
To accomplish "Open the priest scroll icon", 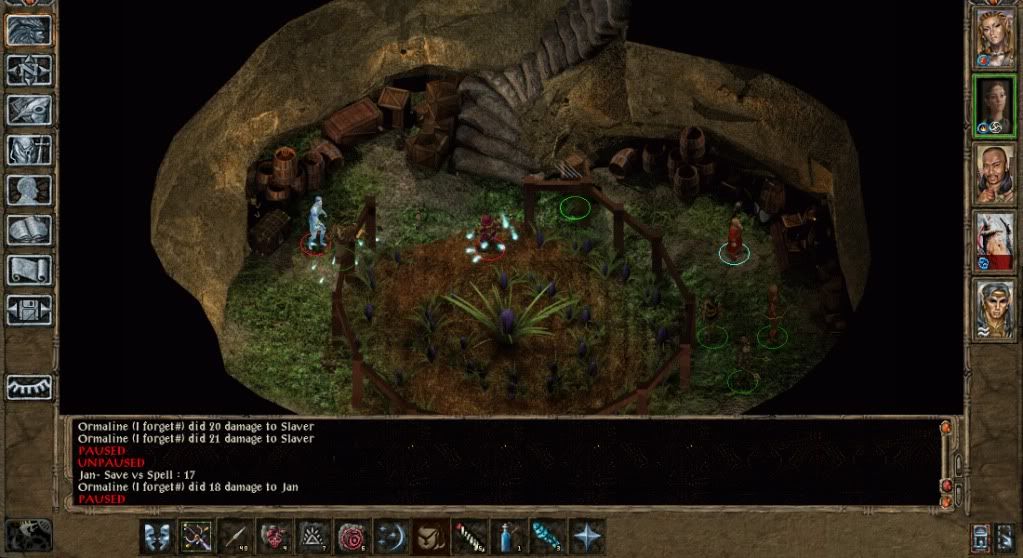I will [x=29, y=268].
